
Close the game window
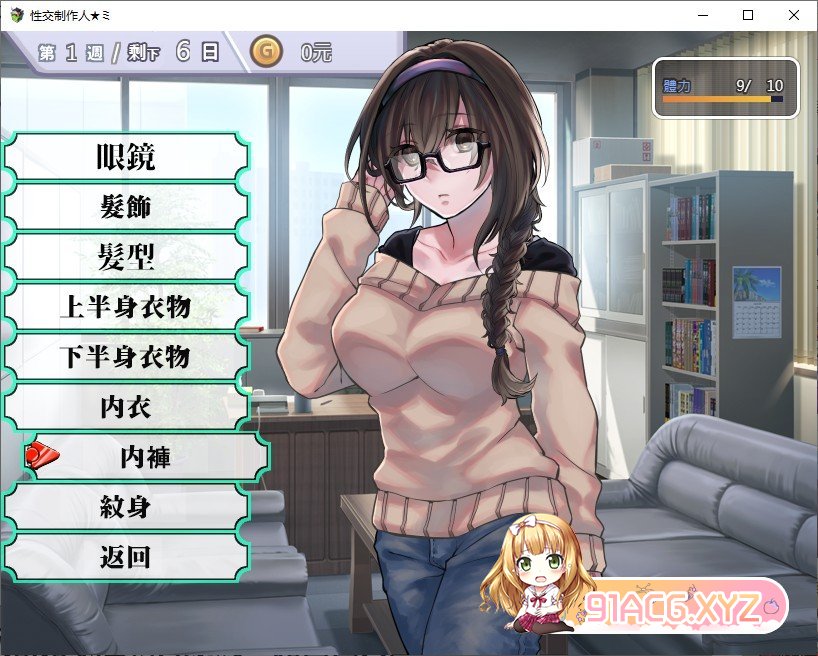(794, 15)
